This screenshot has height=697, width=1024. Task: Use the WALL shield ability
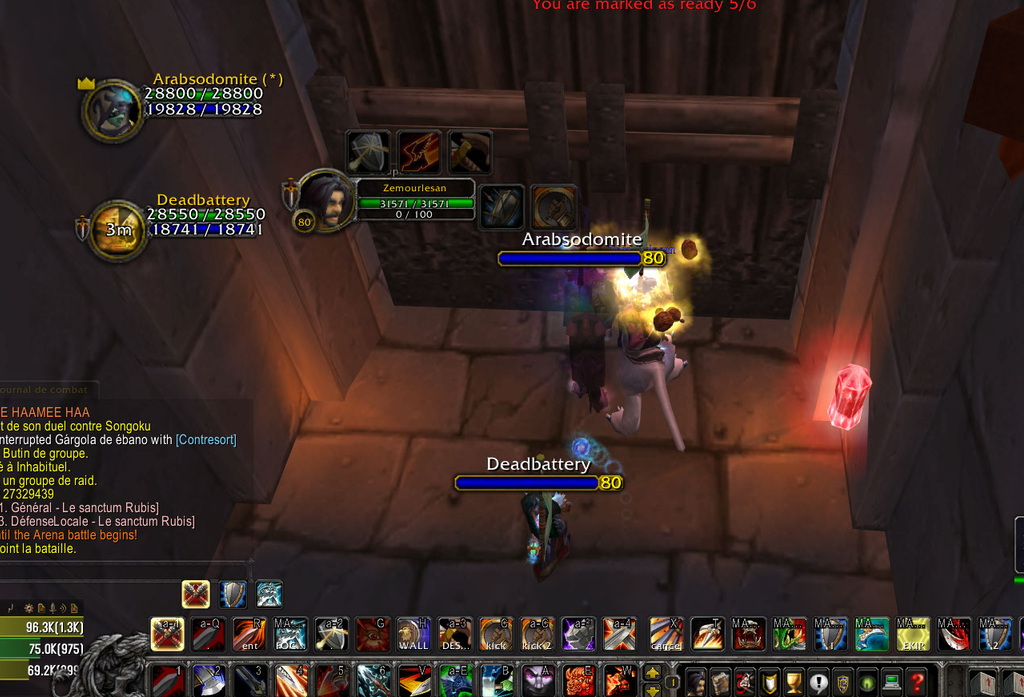coord(413,634)
